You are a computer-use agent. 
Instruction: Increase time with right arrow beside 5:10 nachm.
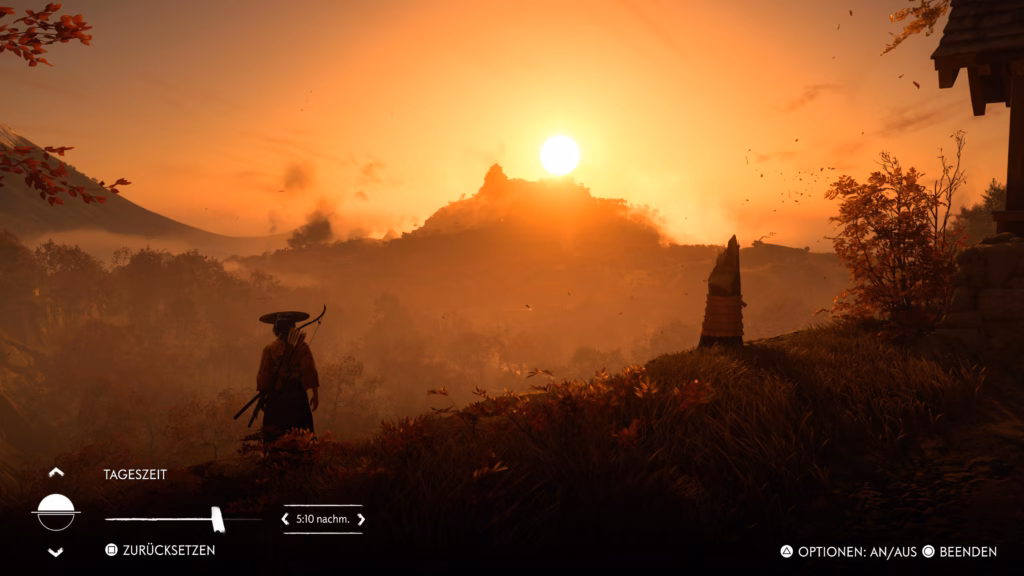coord(361,519)
